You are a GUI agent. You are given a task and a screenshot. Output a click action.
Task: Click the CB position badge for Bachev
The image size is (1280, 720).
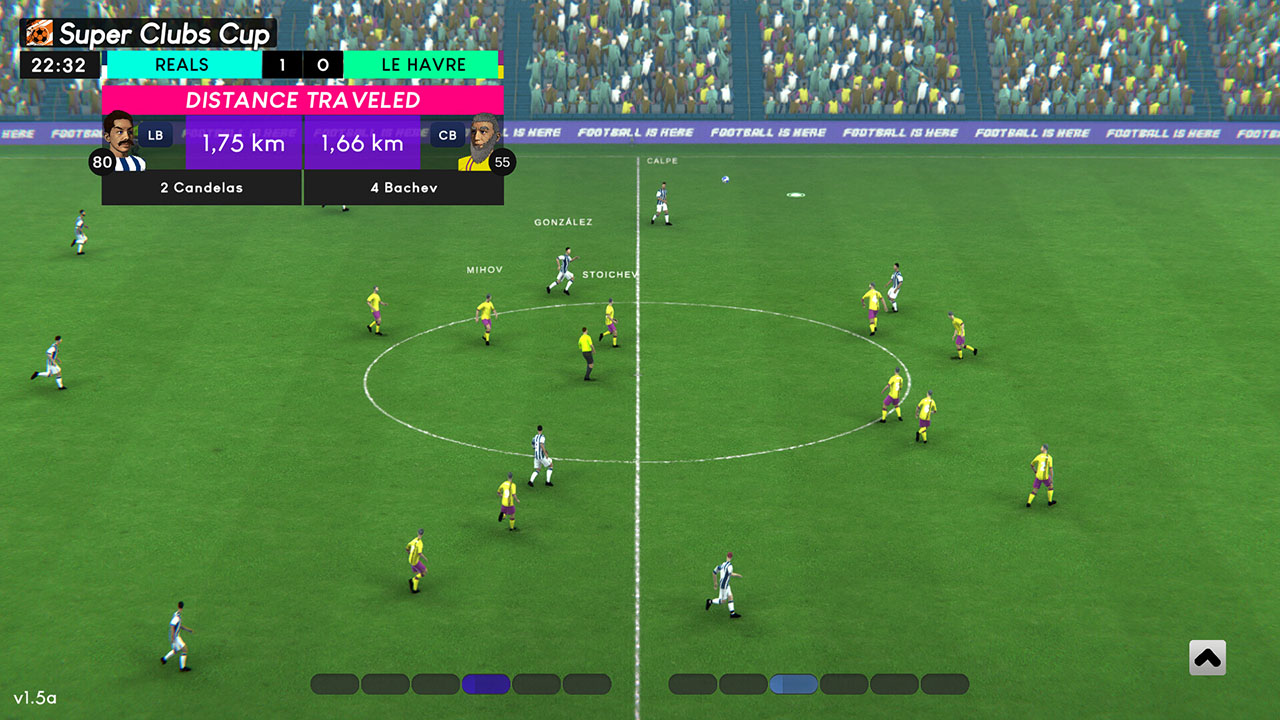click(447, 134)
